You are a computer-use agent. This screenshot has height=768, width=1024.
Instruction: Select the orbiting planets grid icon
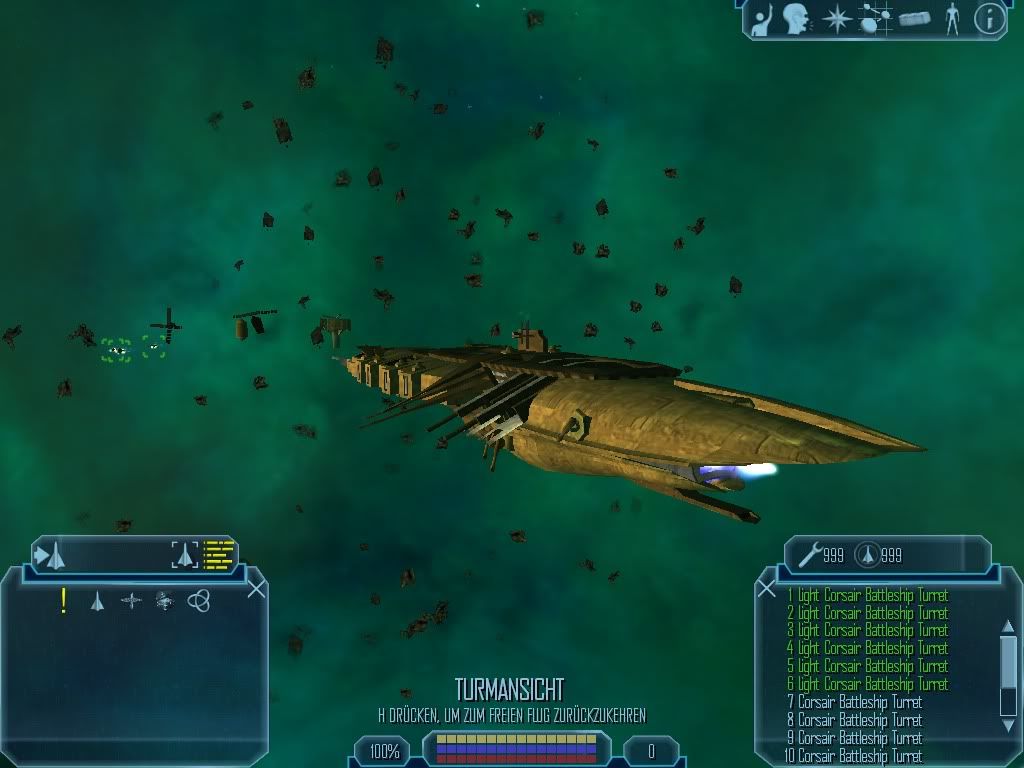click(x=874, y=18)
